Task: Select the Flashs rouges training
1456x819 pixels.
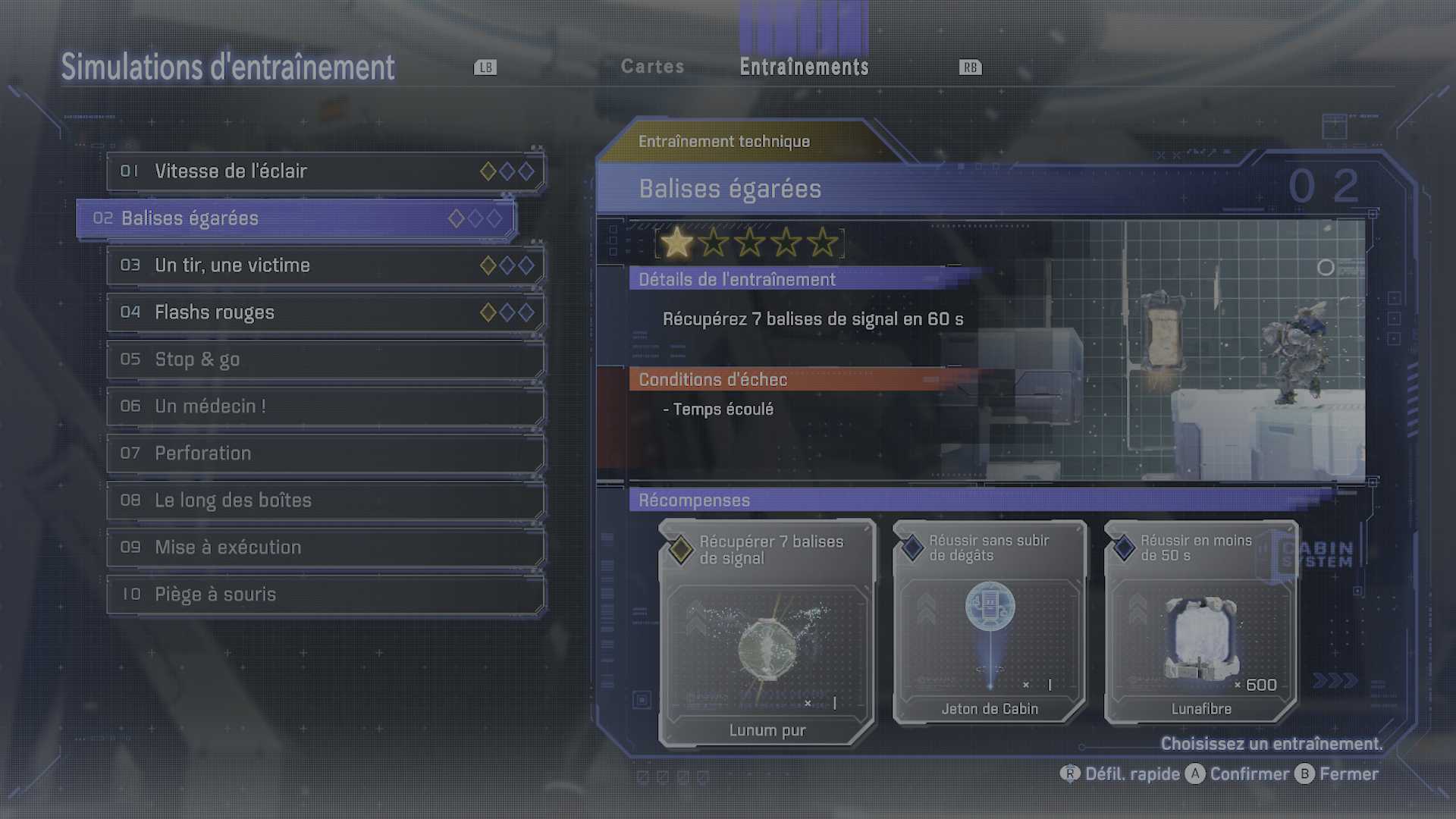Action: pyautogui.click(x=325, y=312)
